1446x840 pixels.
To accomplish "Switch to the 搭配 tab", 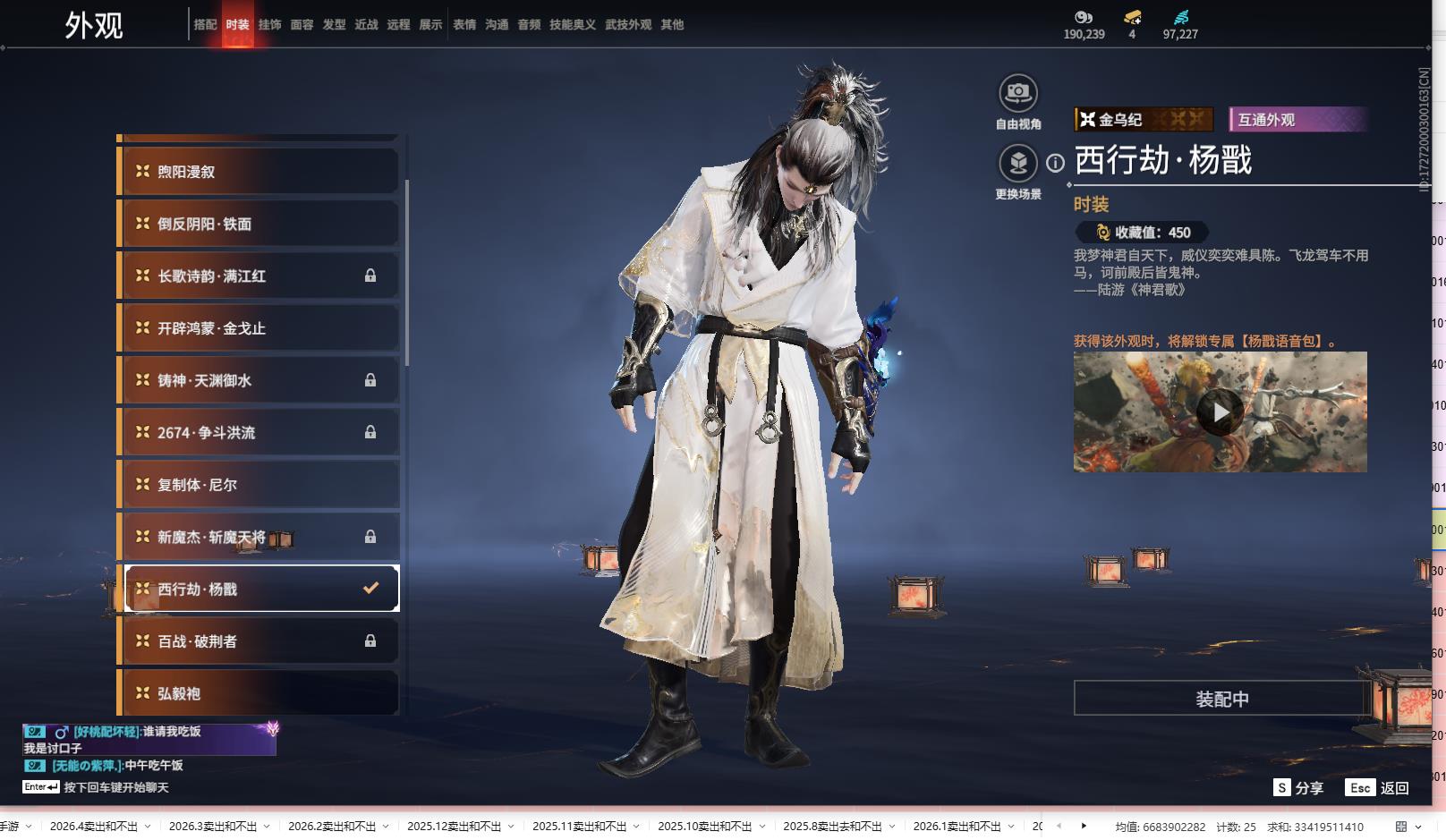I will (x=205, y=25).
